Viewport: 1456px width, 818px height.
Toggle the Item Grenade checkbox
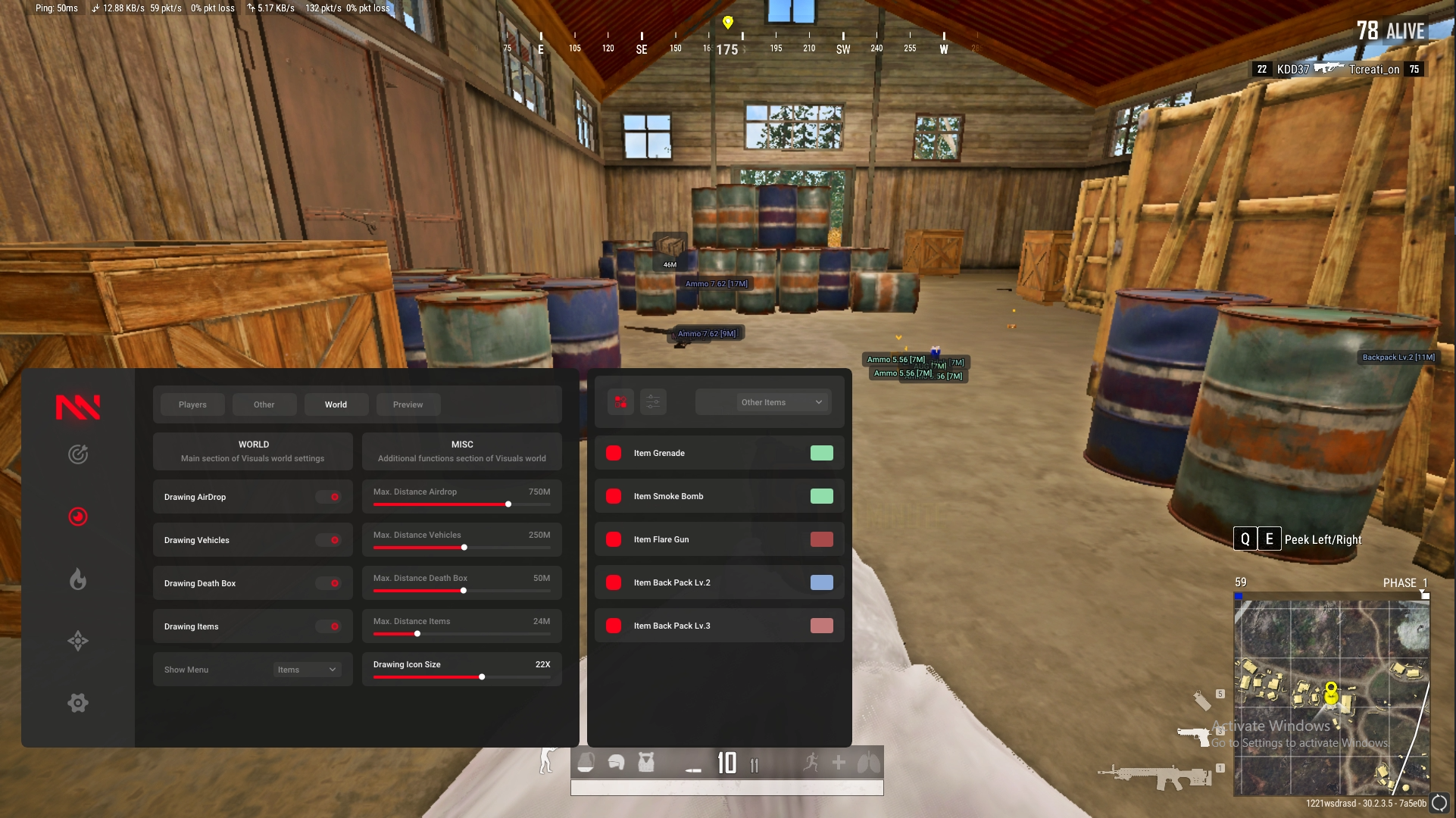[x=614, y=453]
